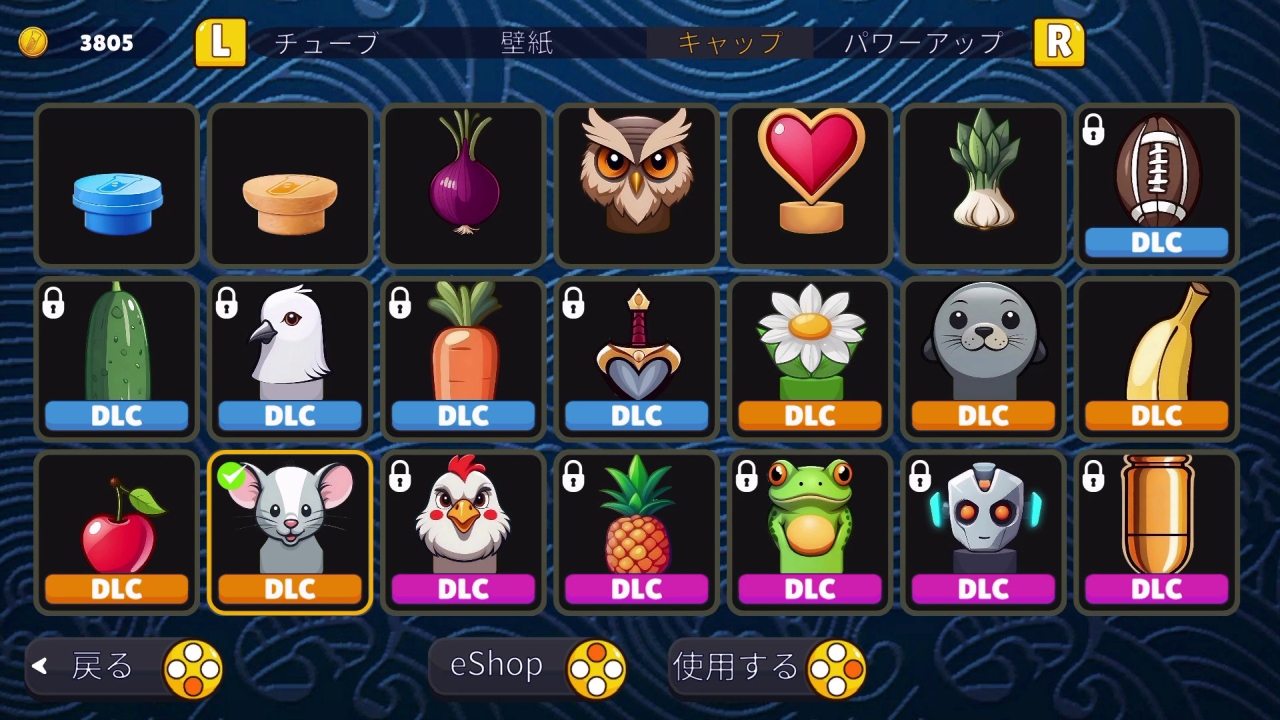This screenshot has height=720, width=1280.
Task: Click the green checkmark on the mouse cap
Action: tap(232, 478)
